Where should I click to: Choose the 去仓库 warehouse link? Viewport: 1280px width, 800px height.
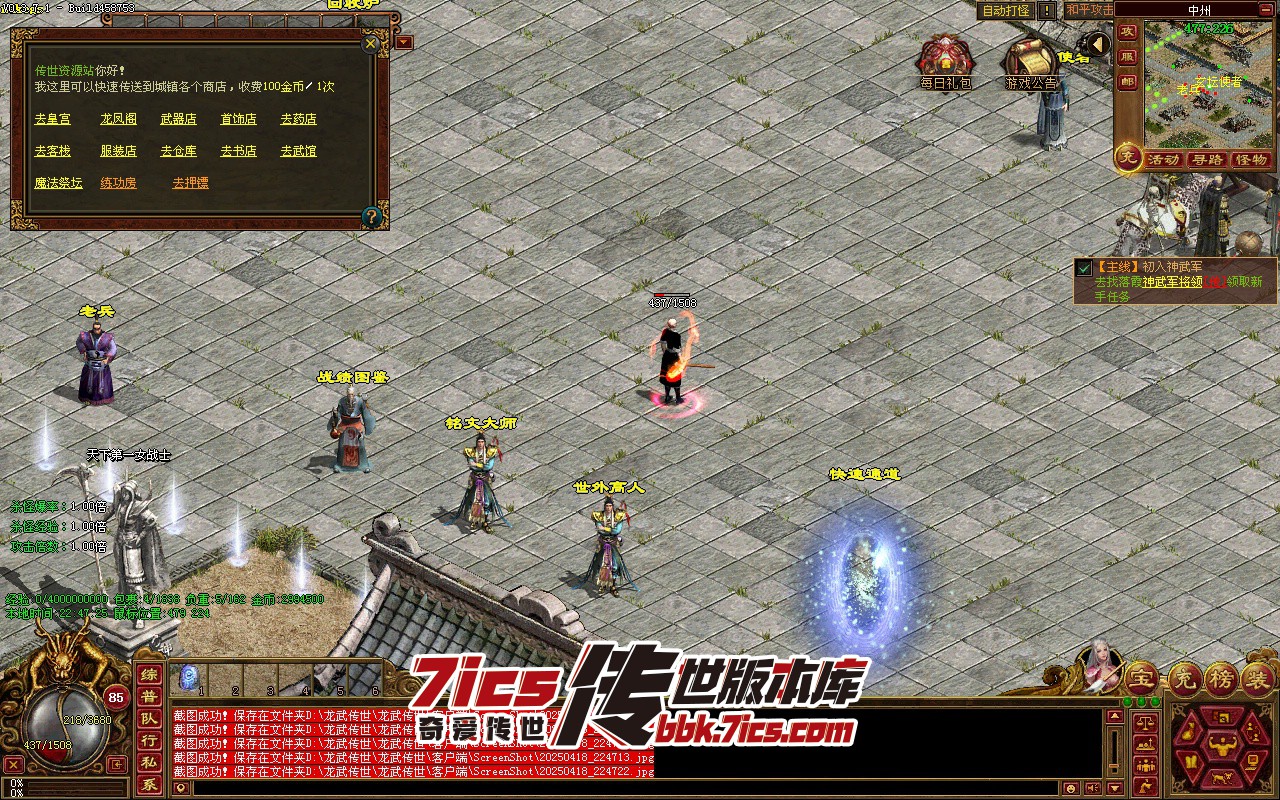(x=178, y=151)
